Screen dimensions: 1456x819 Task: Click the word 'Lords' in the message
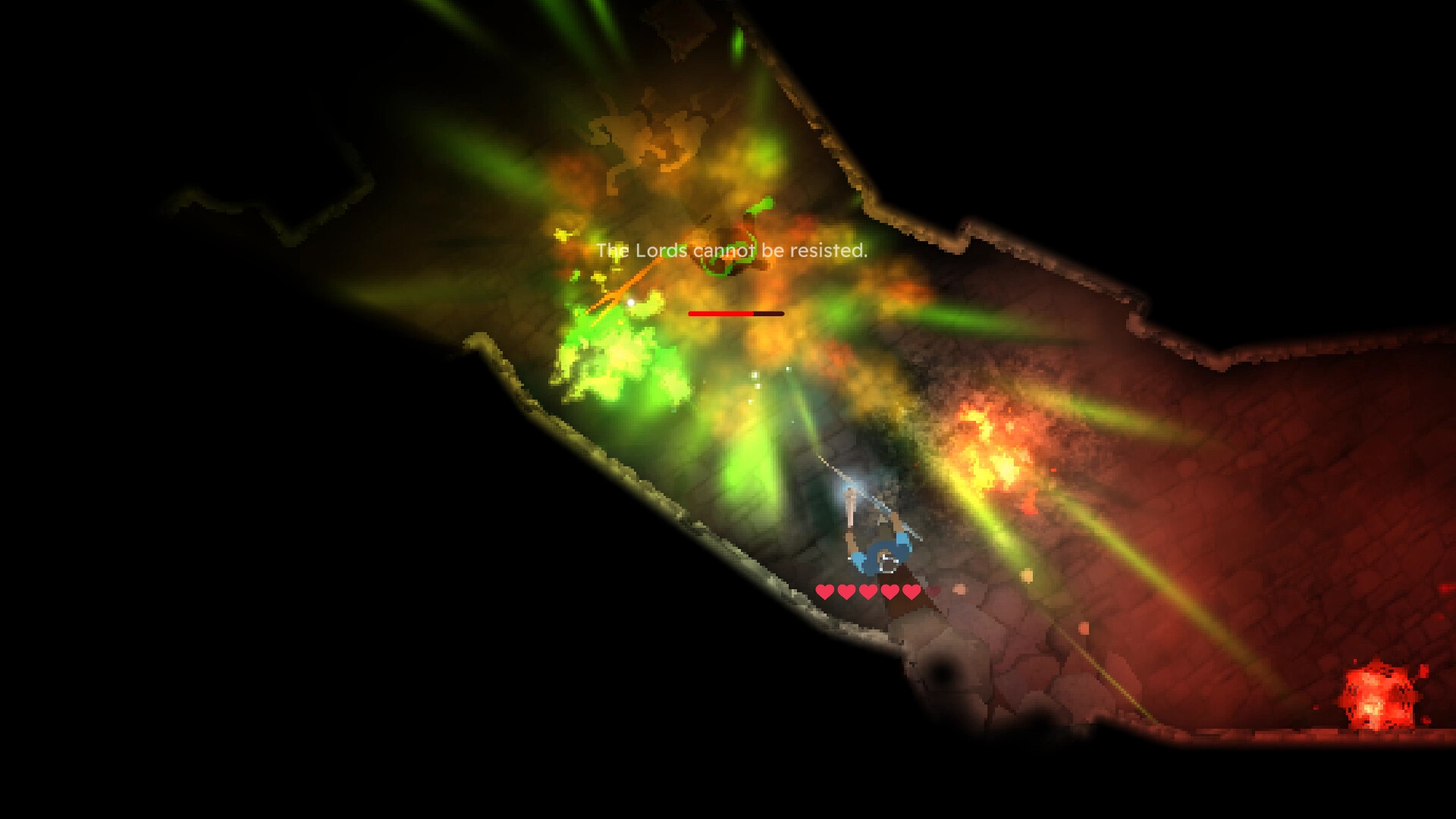tap(661, 250)
